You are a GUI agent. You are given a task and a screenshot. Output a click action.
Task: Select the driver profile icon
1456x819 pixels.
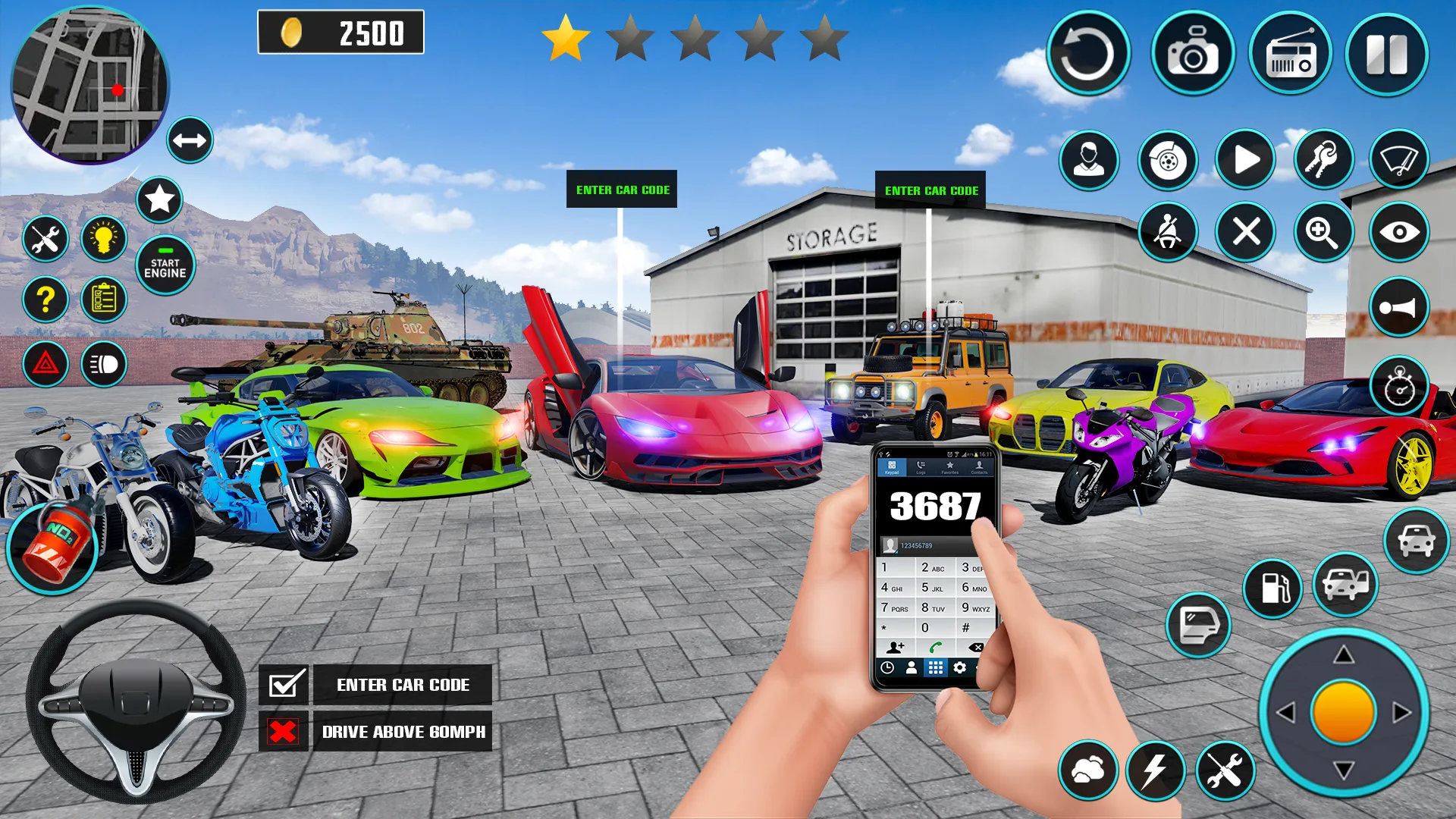[1090, 159]
